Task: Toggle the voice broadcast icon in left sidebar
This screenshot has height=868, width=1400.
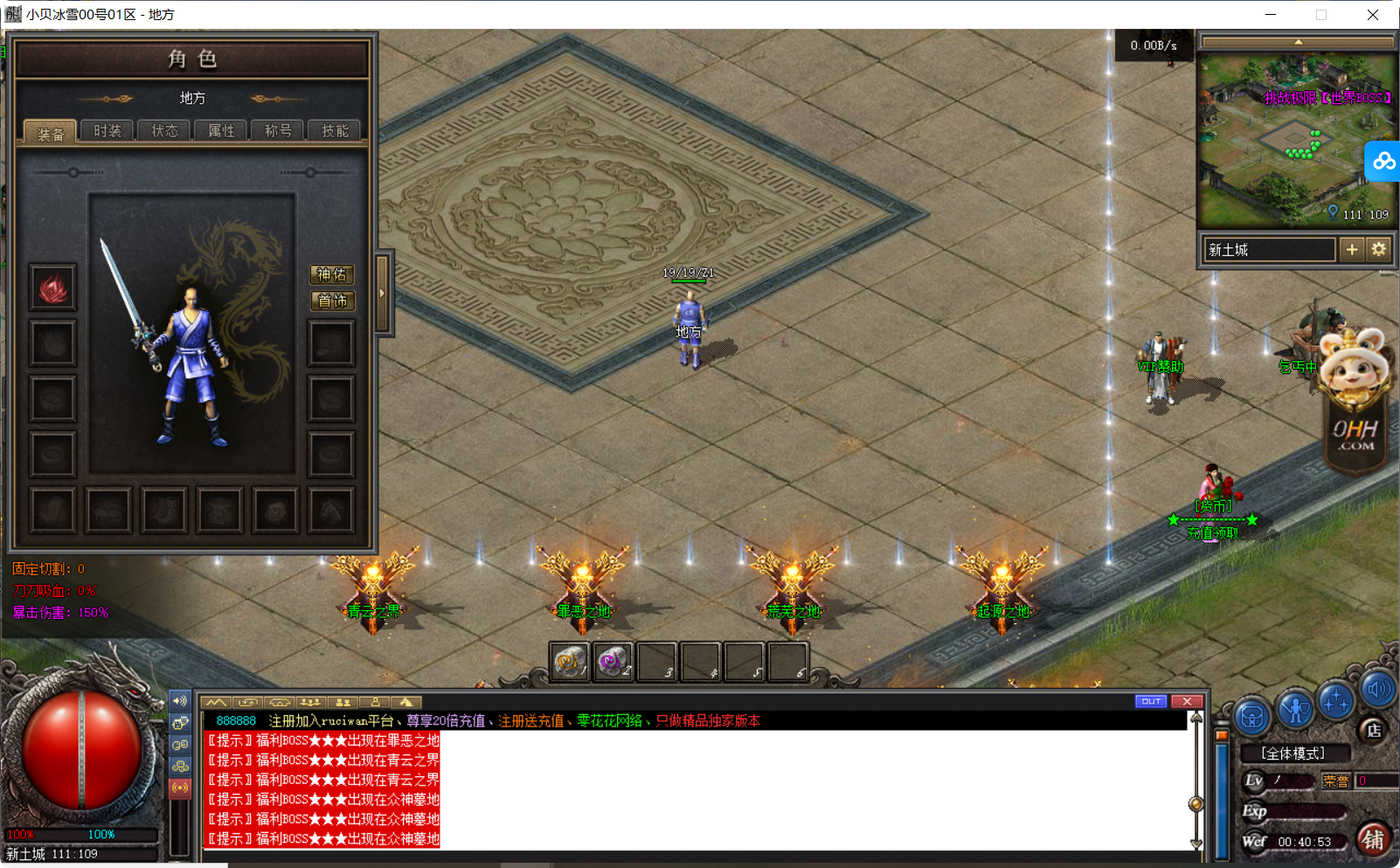Action: coord(181,788)
